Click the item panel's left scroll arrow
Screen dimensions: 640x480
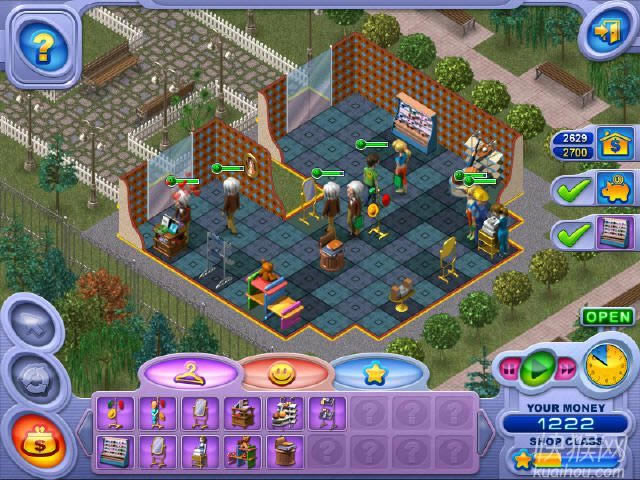point(83,432)
